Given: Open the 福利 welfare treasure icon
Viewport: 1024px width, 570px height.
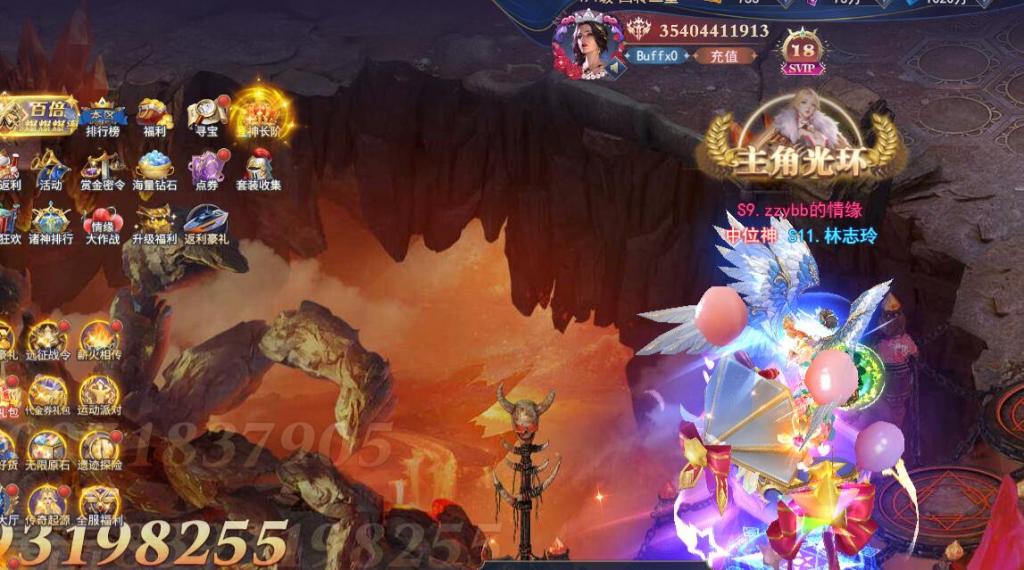Looking at the screenshot, I should tap(154, 115).
